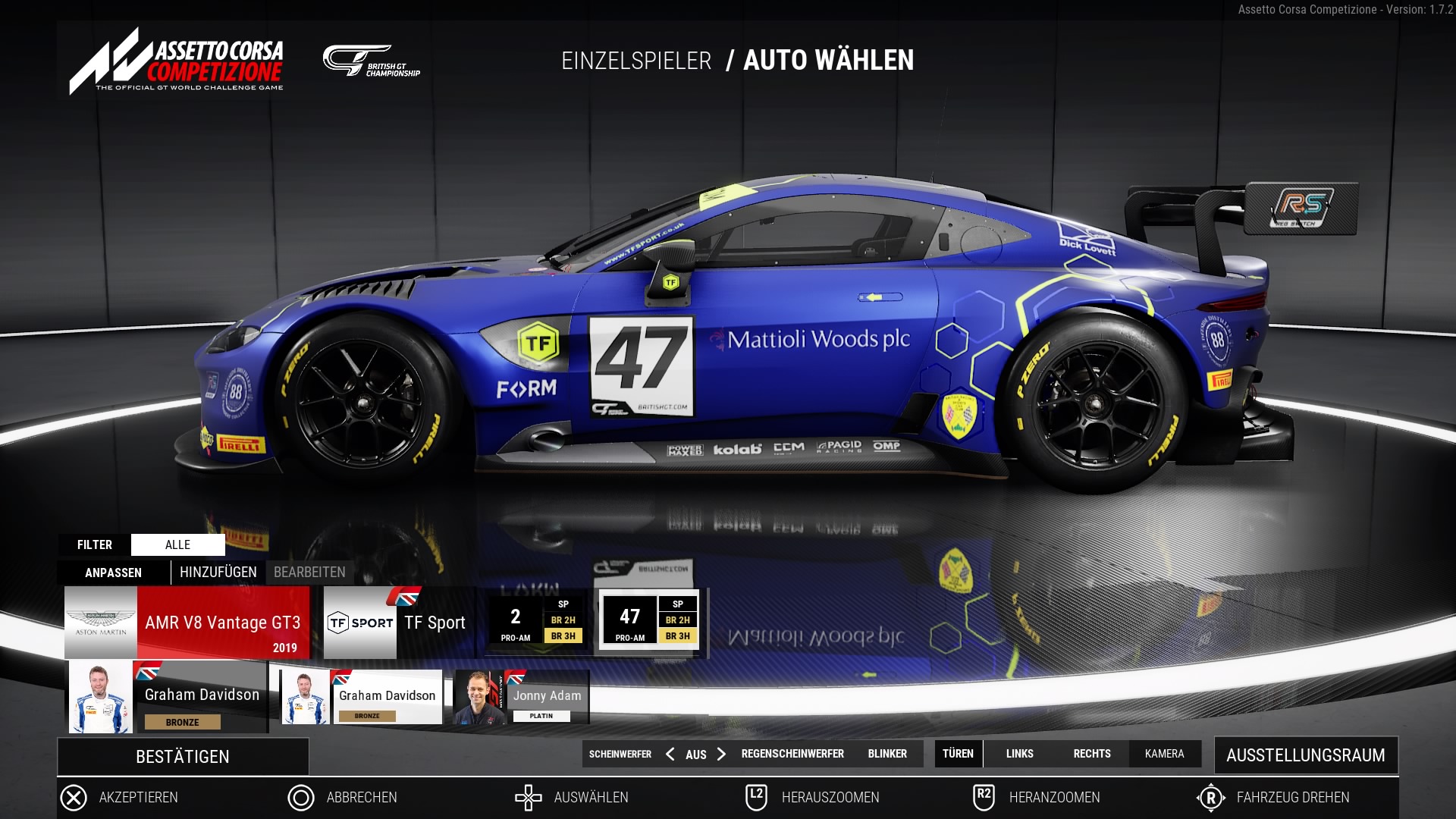
Task: Open the Alle filter option
Action: click(177, 544)
